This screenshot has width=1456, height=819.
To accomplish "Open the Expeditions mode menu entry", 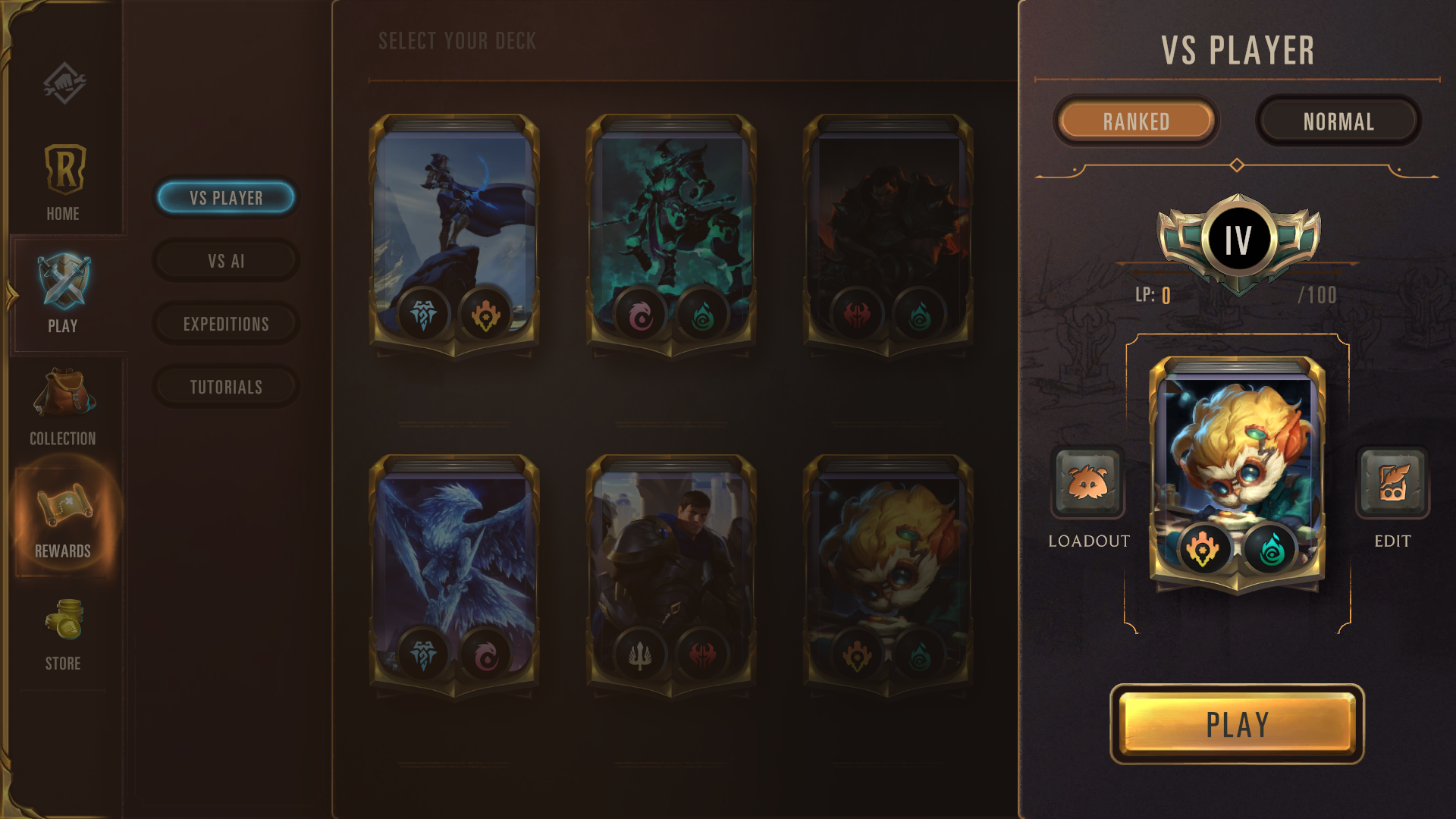I will click(x=225, y=324).
